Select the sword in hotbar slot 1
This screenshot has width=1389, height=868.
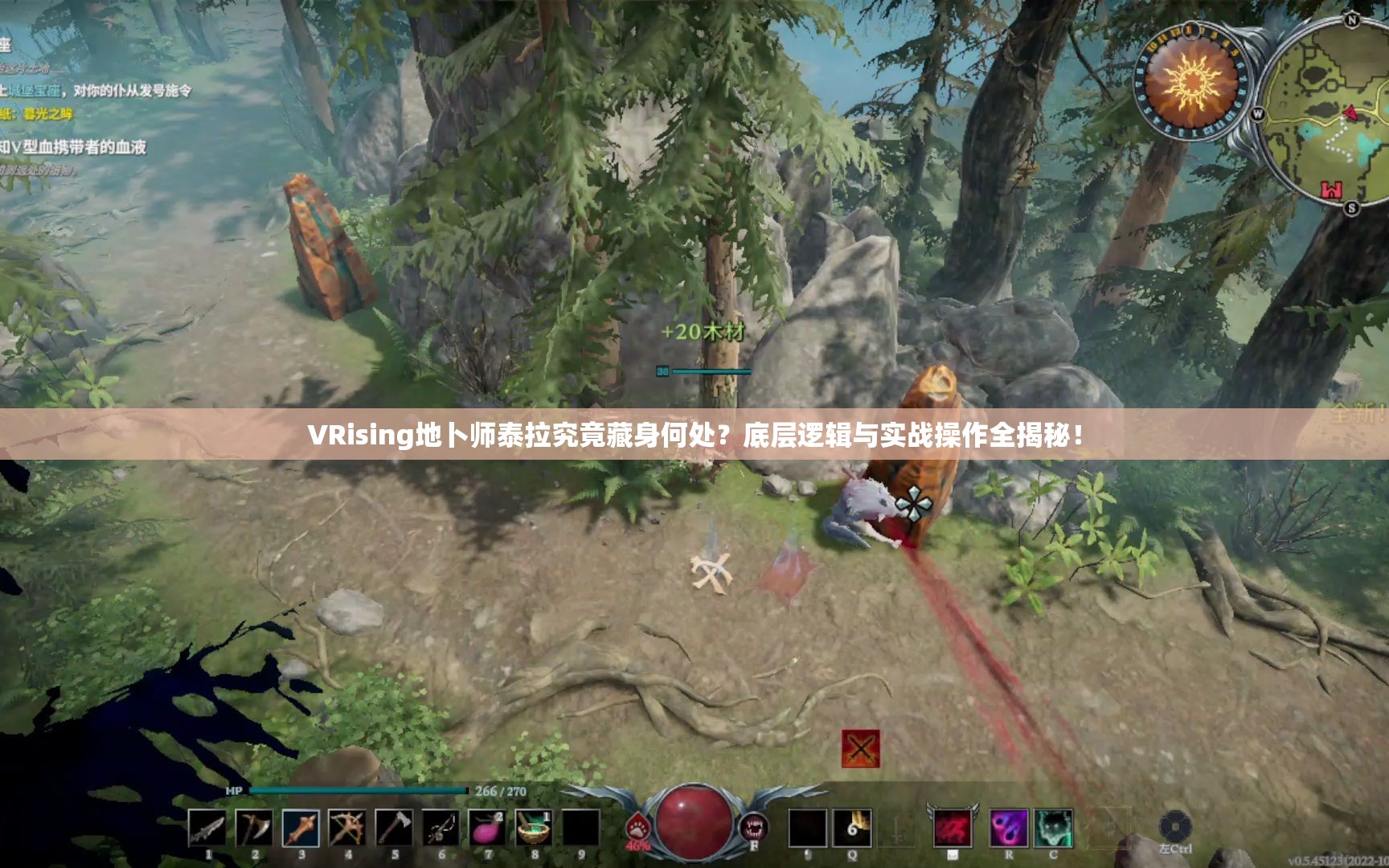[x=207, y=828]
